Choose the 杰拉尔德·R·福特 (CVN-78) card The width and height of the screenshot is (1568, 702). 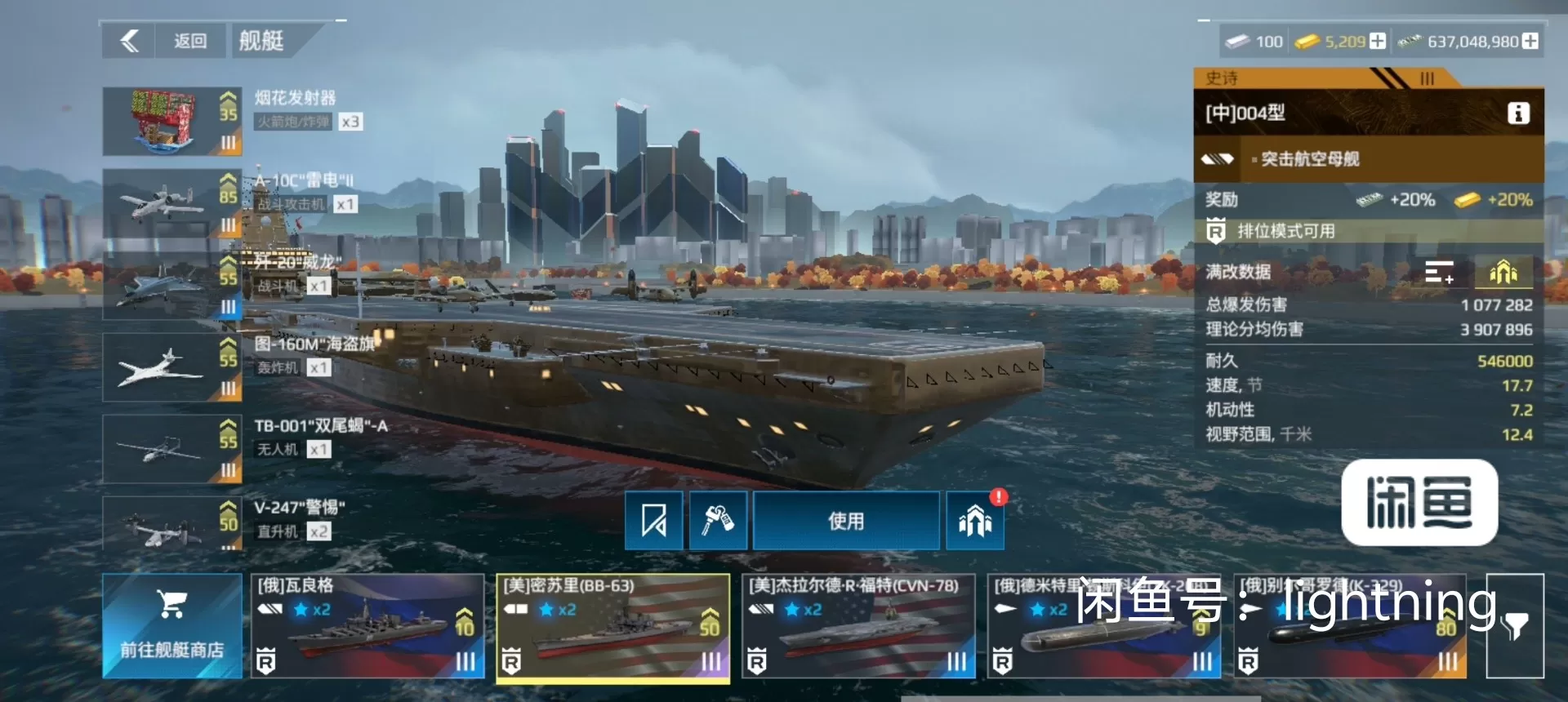click(858, 626)
